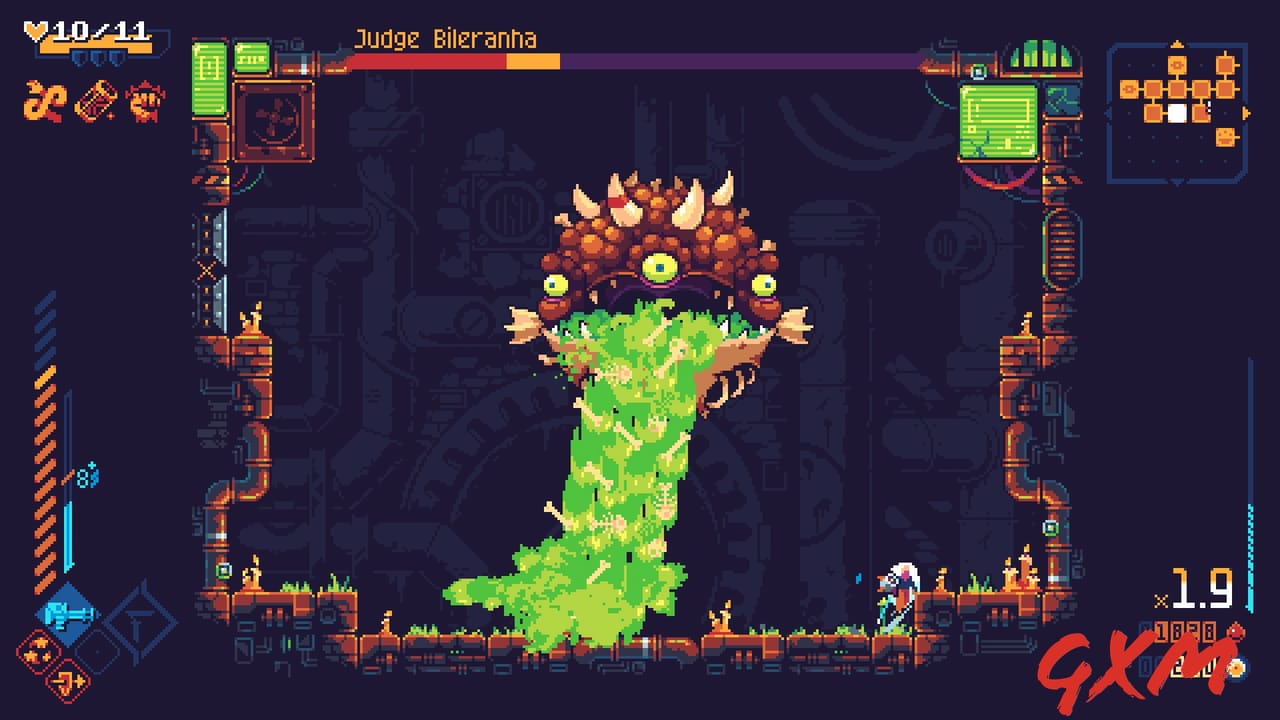Select the serpent relic icon in top-left inventory
The width and height of the screenshot is (1280, 720).
pyautogui.click(x=43, y=101)
